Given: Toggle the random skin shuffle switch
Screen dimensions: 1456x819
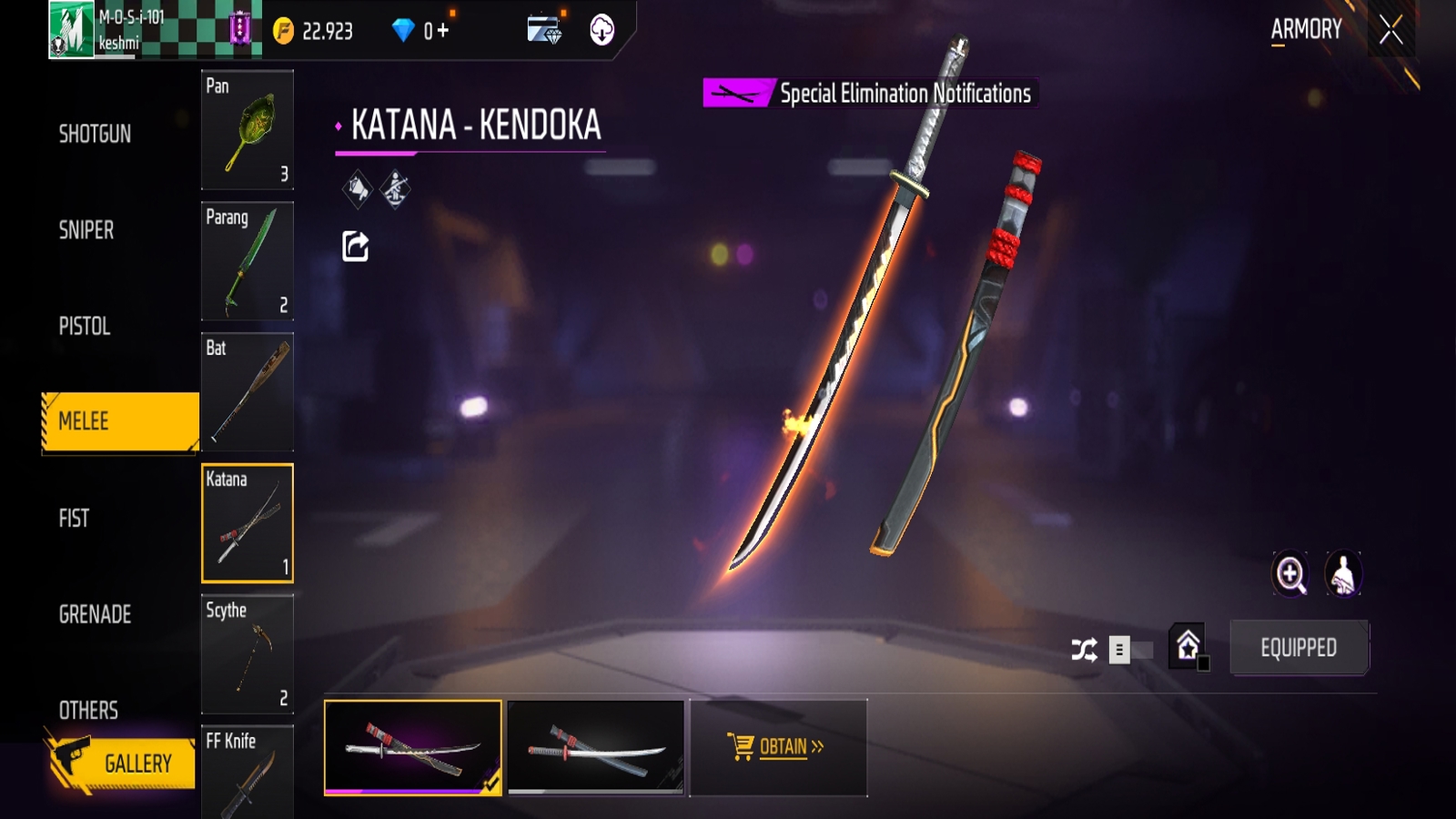Looking at the screenshot, I should point(1130,650).
